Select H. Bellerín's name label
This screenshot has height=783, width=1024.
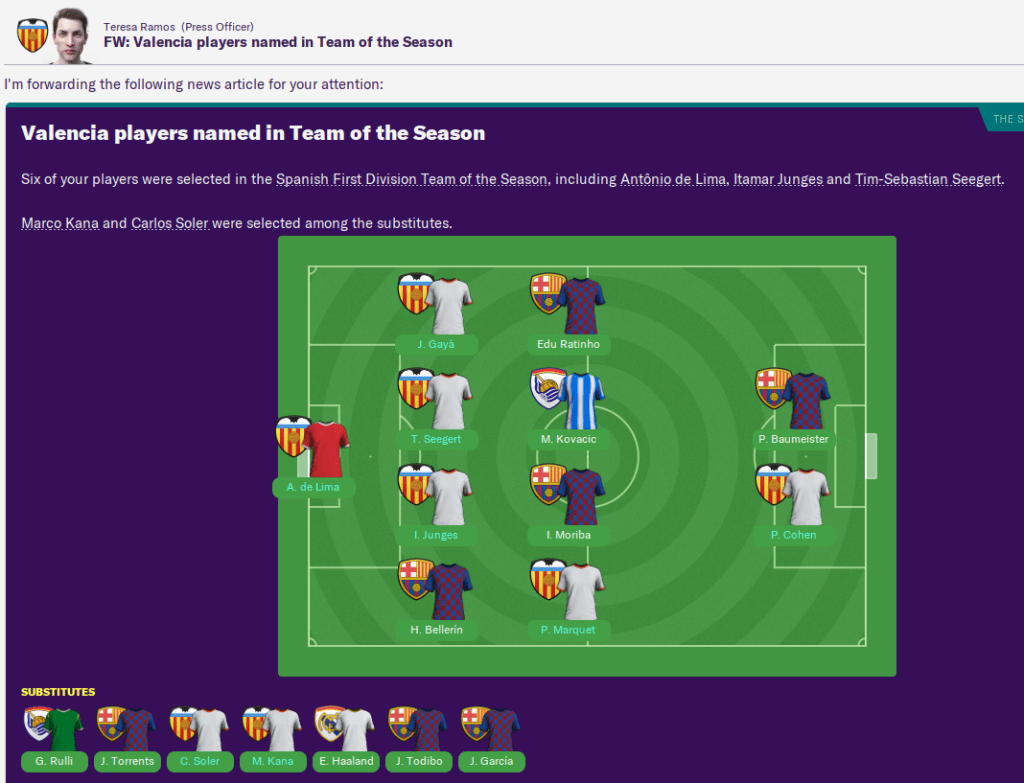(x=436, y=630)
